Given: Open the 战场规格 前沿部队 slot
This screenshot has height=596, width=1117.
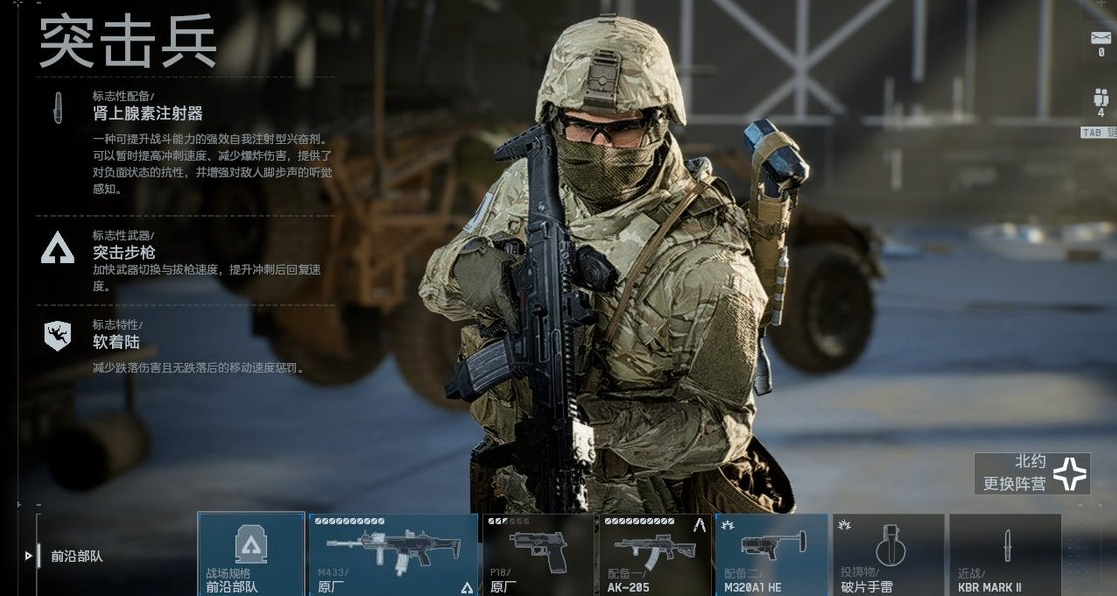Looking at the screenshot, I should click(251, 554).
